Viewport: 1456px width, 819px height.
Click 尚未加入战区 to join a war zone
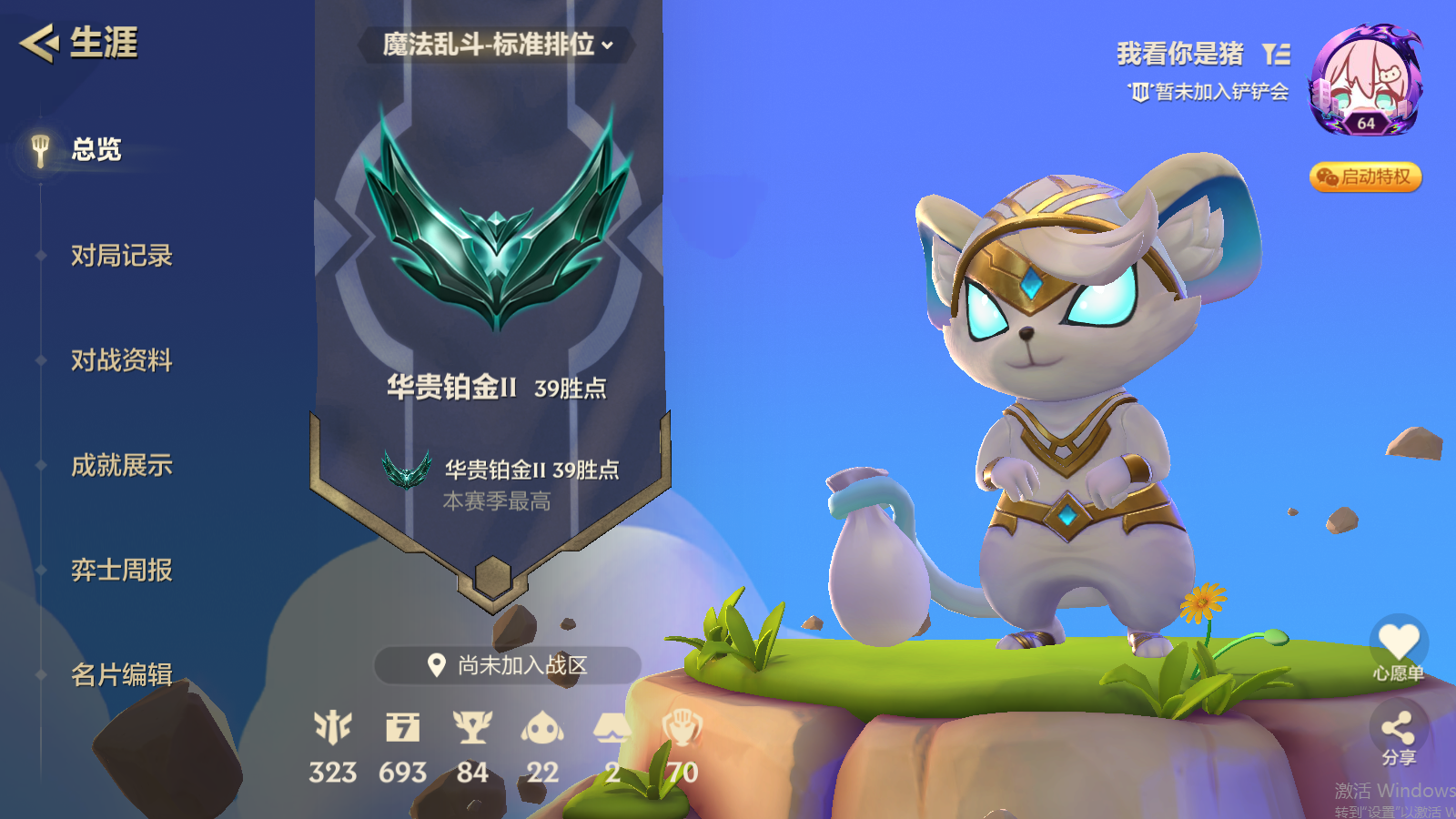(x=507, y=664)
